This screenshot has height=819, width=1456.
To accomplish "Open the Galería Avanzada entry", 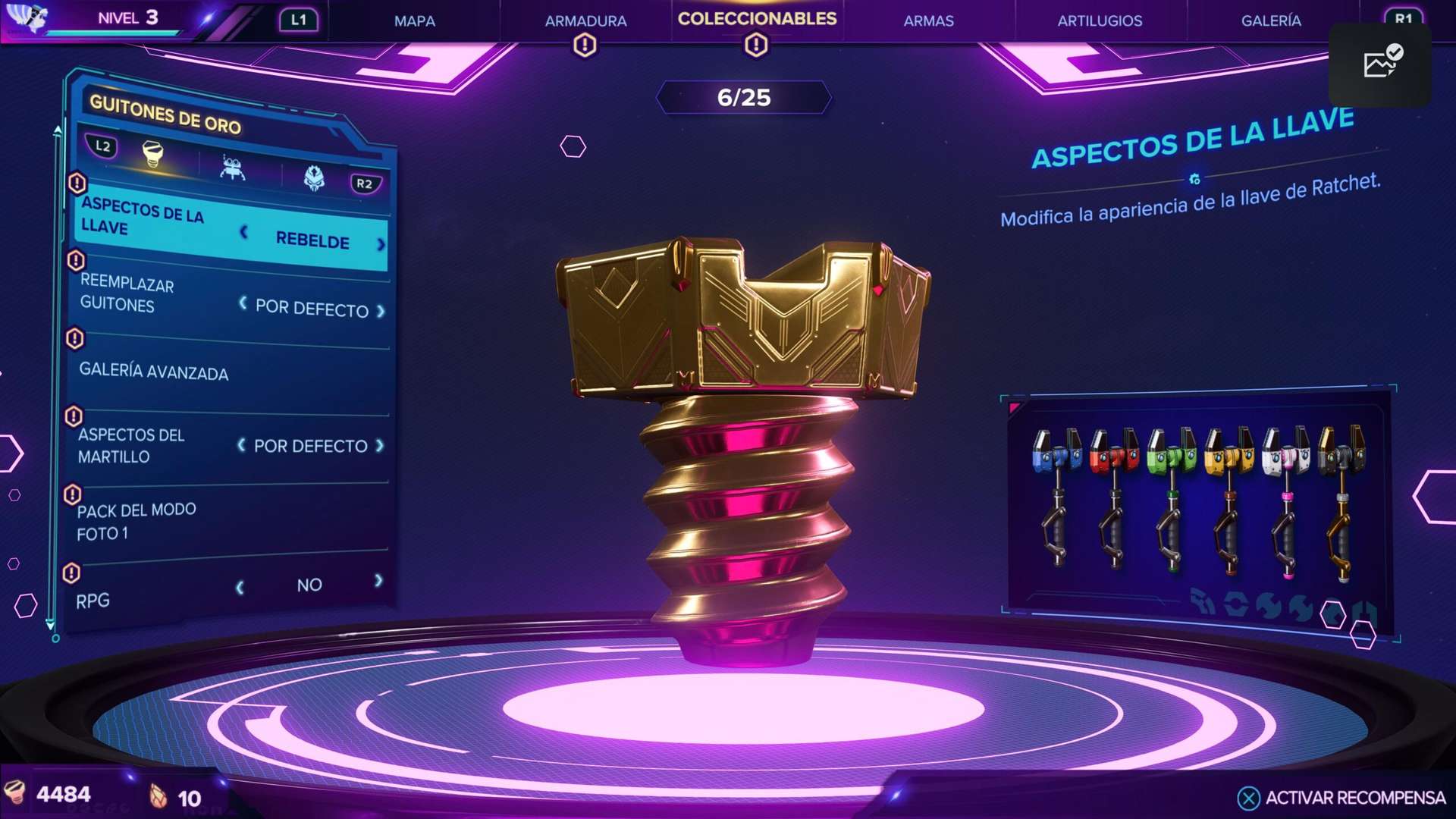I will pos(154,372).
